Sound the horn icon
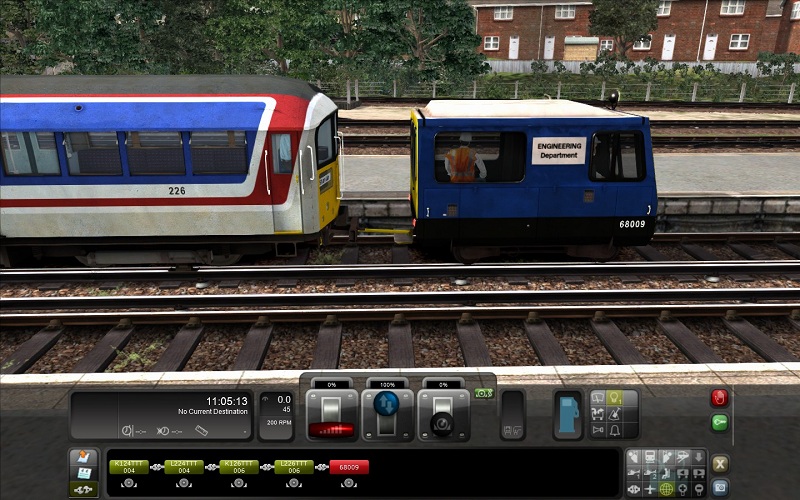This screenshot has width=800, height=500. [597, 430]
